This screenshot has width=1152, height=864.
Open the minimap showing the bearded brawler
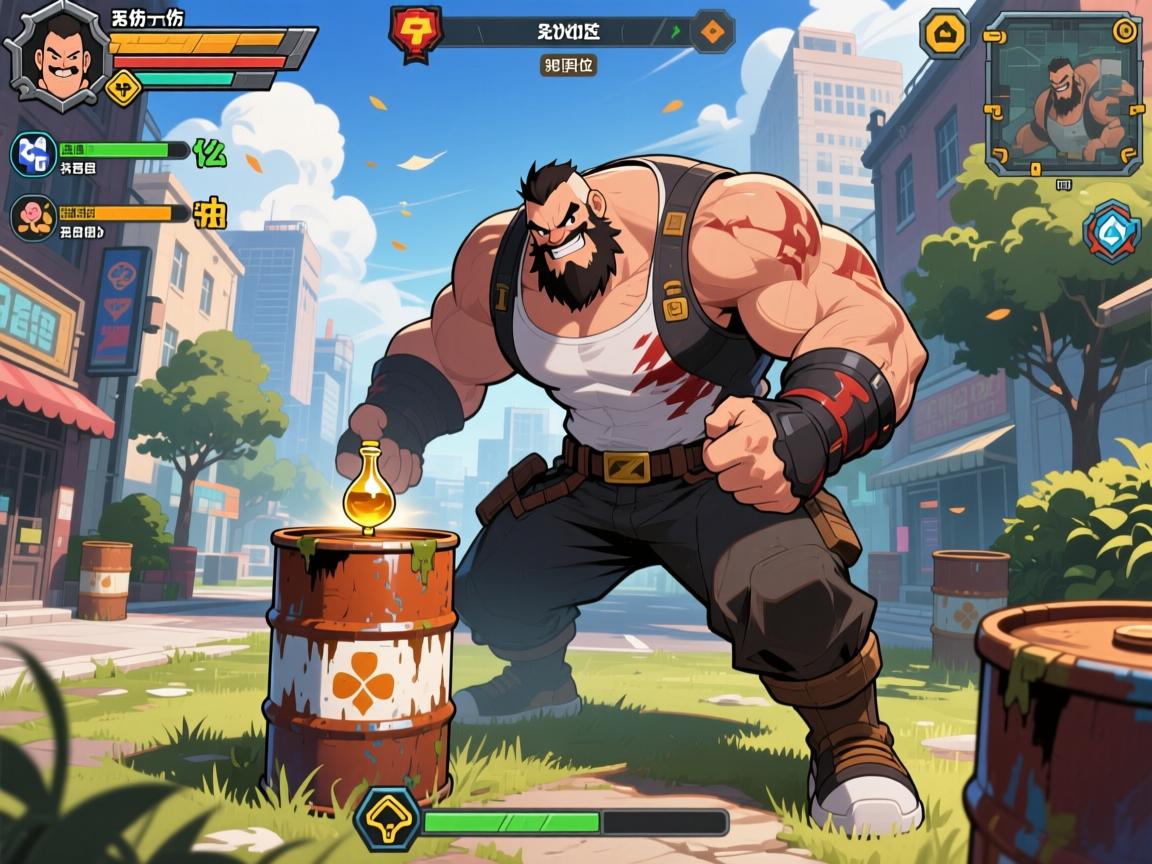coord(1062,94)
